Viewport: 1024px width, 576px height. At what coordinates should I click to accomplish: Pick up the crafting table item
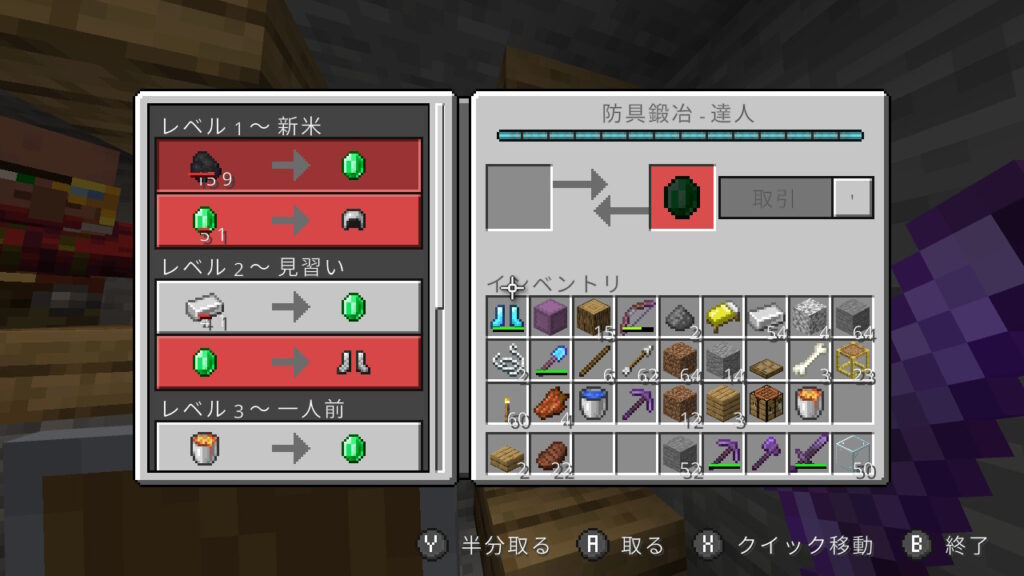(767, 403)
